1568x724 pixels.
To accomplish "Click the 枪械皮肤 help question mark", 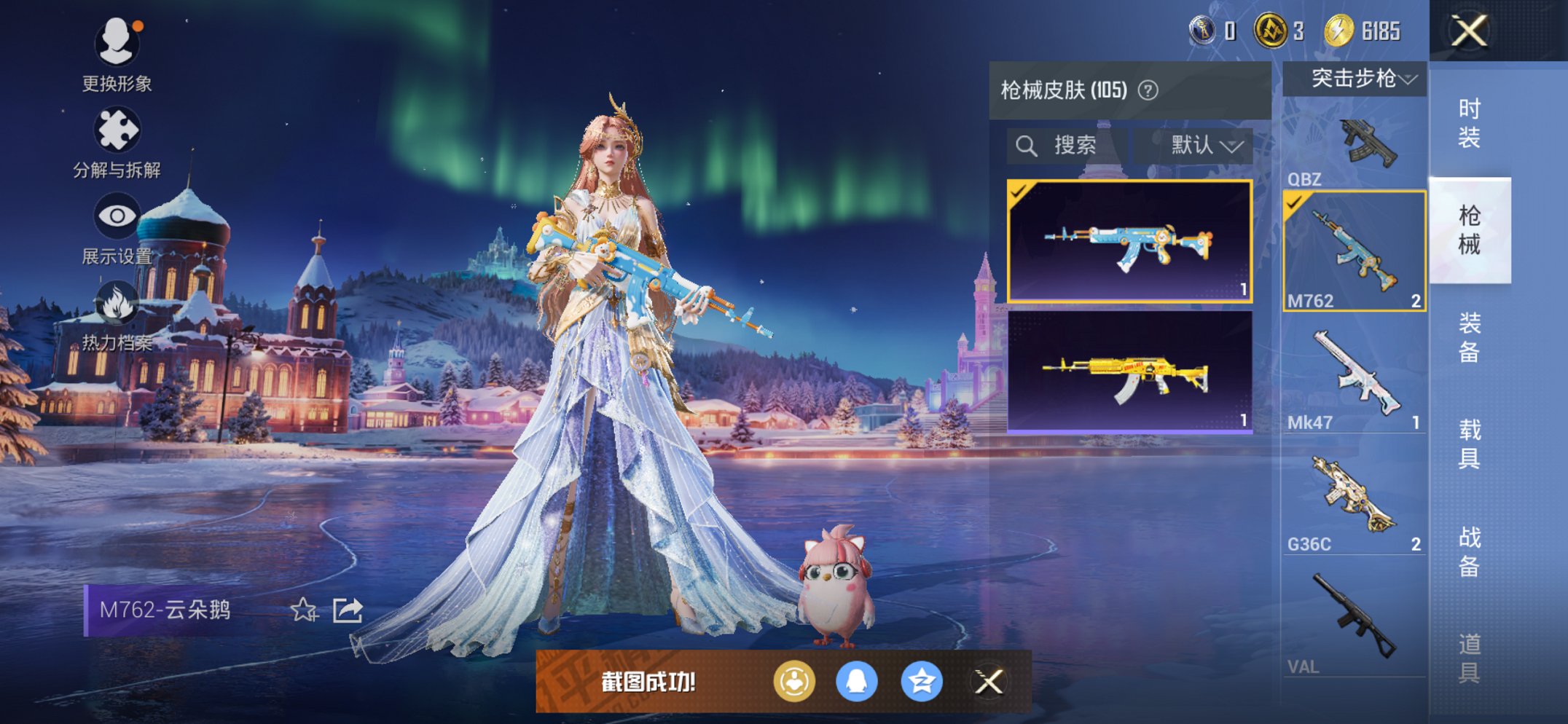I will click(1148, 90).
